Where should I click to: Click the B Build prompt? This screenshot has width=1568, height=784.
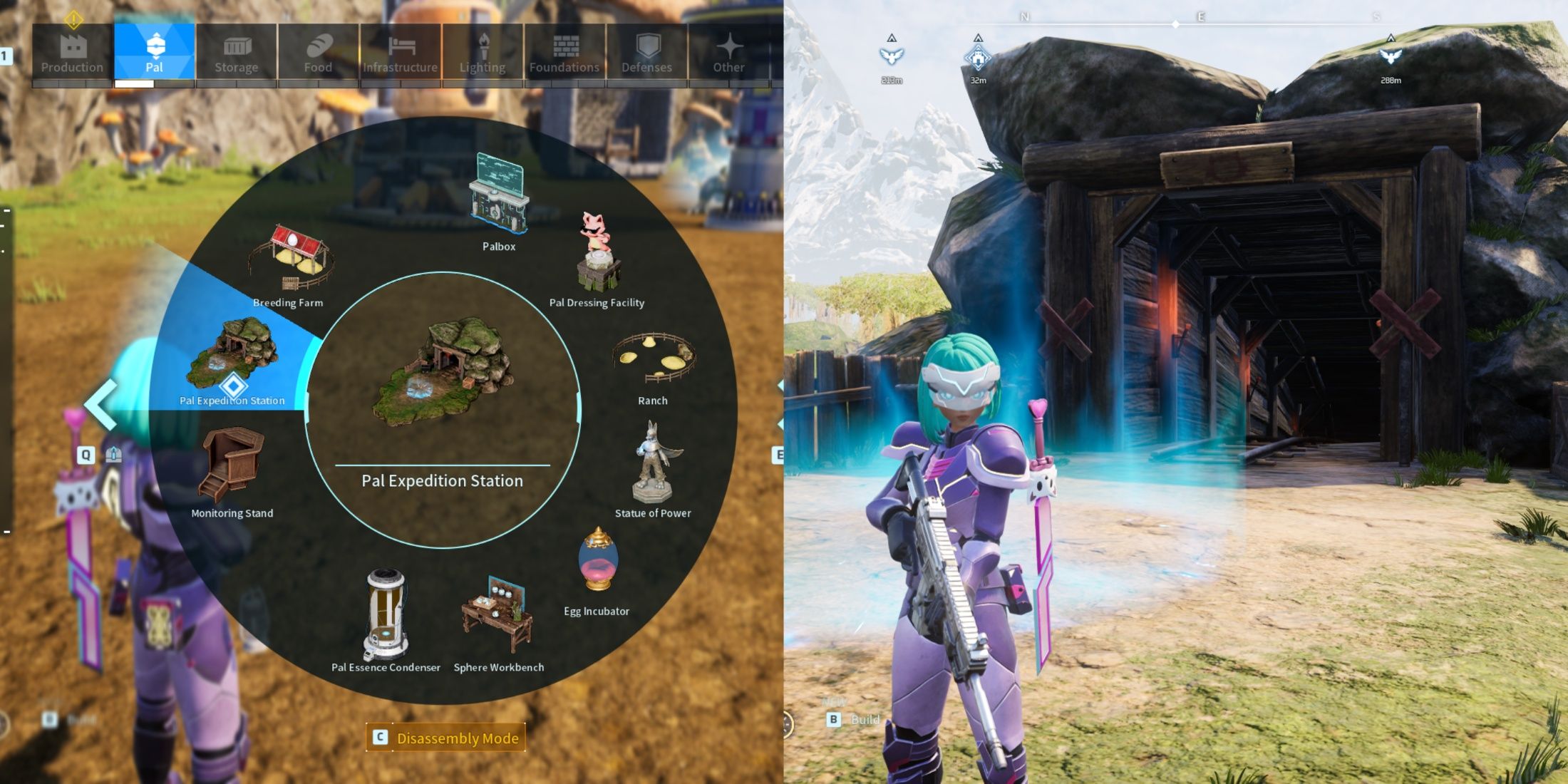pyautogui.click(x=848, y=720)
